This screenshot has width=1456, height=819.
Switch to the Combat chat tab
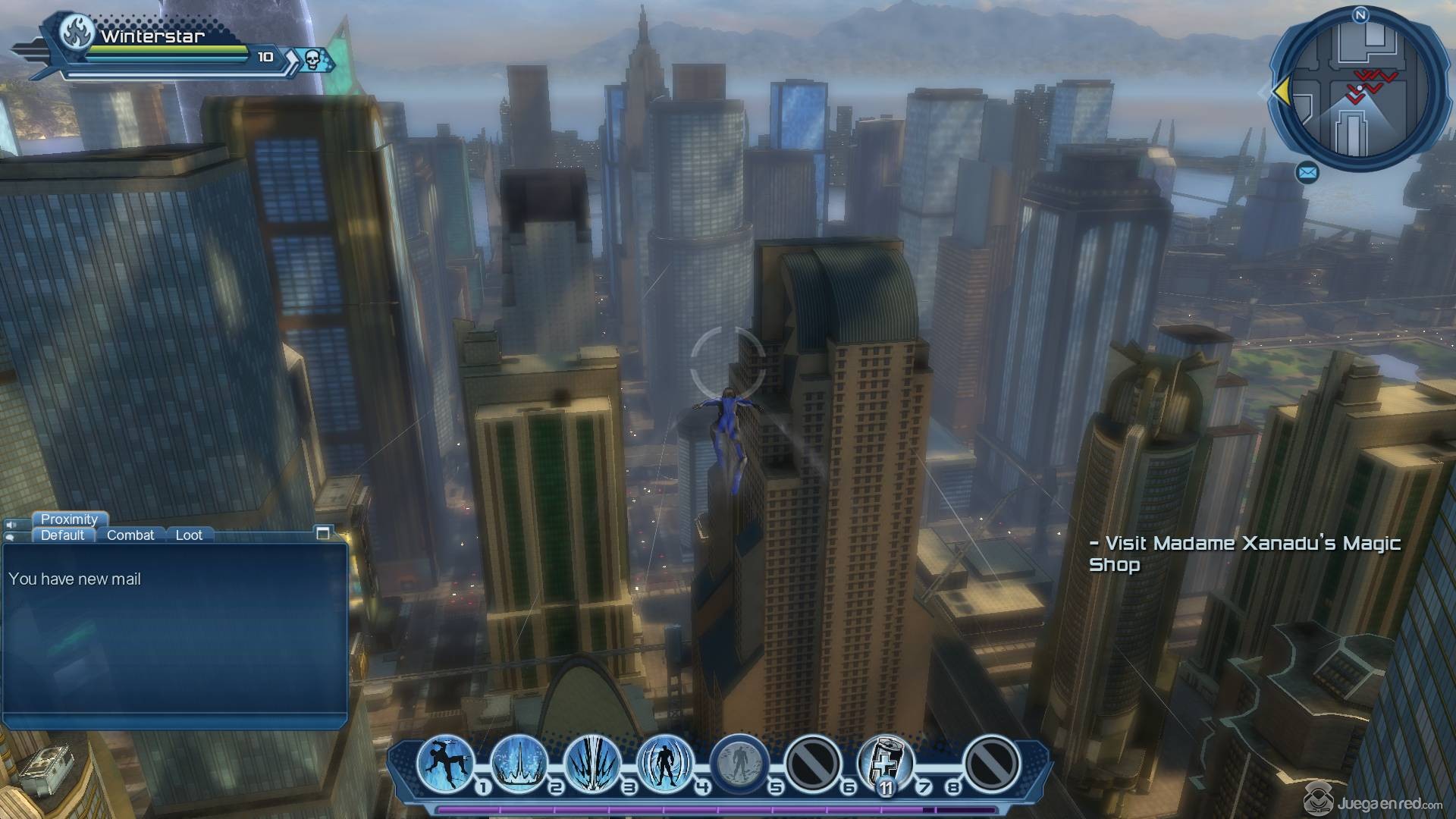pyautogui.click(x=130, y=535)
